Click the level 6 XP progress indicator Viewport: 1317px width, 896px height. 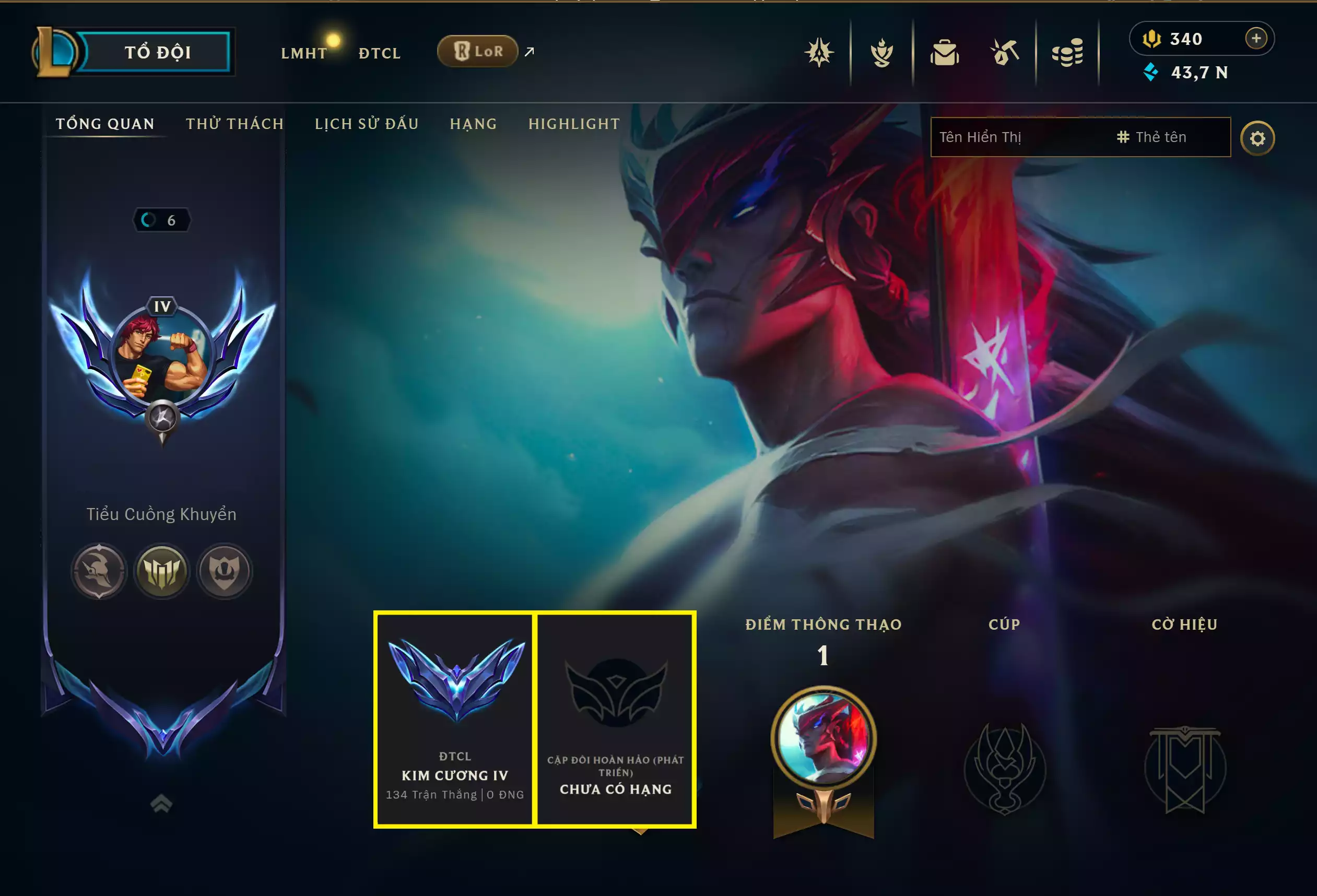coord(162,220)
